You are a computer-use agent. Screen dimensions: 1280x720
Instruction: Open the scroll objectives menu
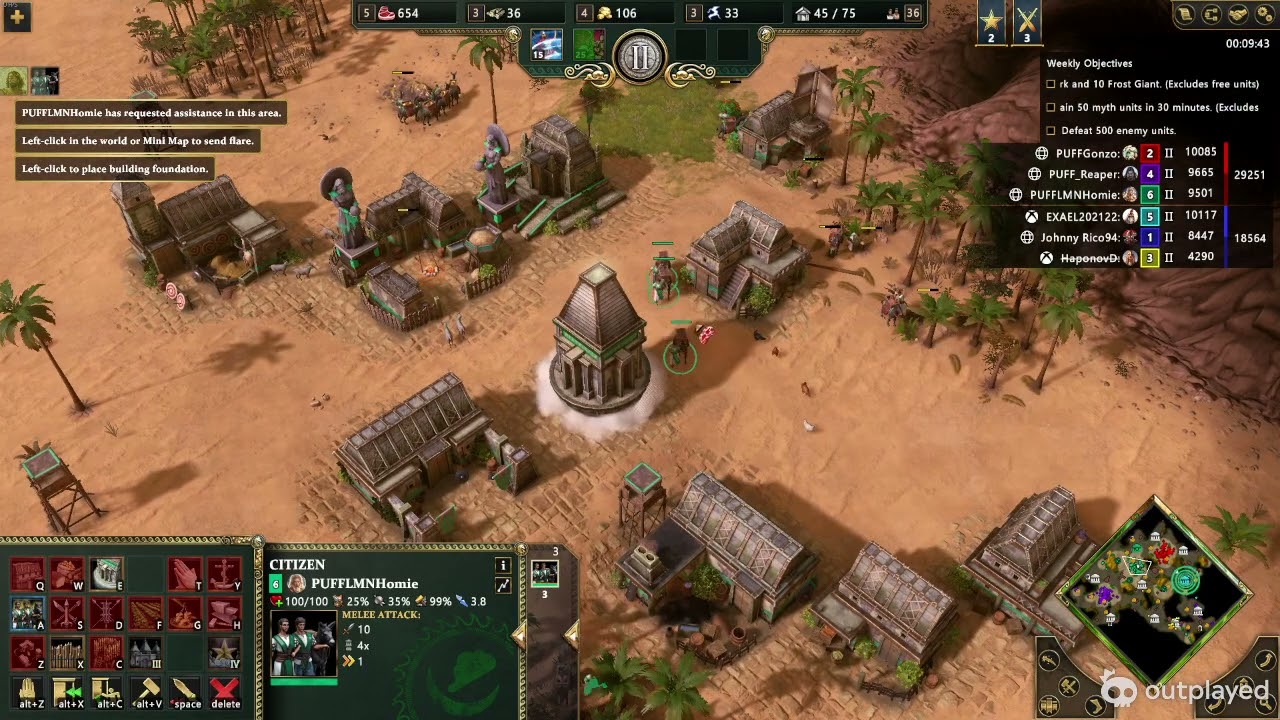click(x=1185, y=14)
